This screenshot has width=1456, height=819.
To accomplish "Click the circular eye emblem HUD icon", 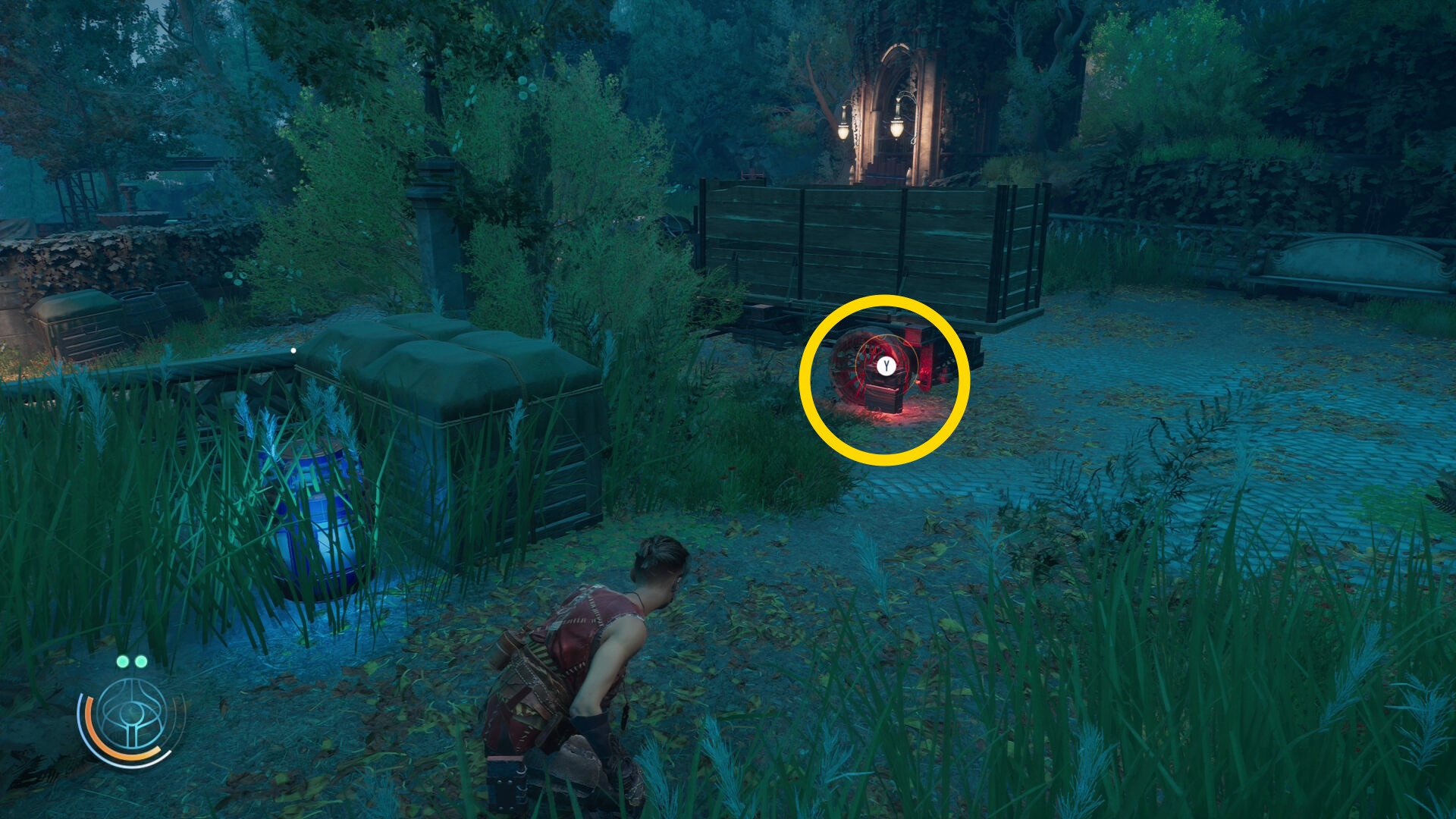I will point(133,717).
